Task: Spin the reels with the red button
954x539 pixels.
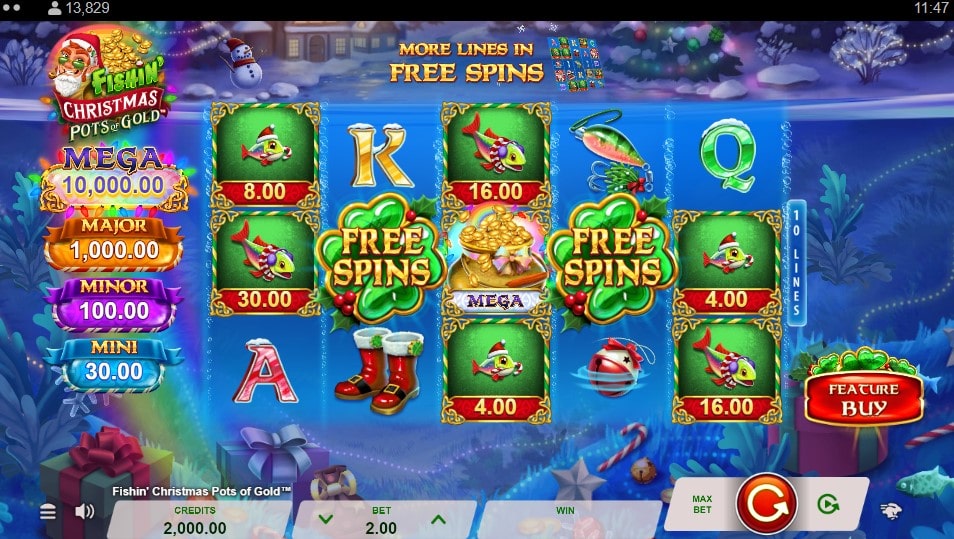Action: (x=766, y=503)
